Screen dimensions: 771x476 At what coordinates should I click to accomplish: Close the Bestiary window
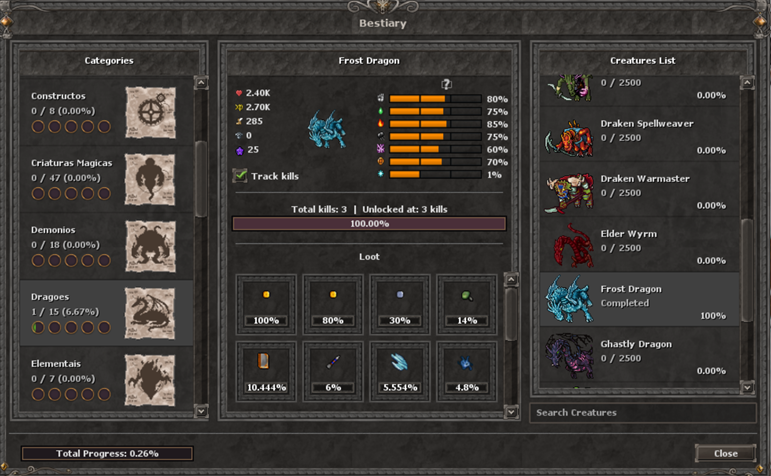(725, 453)
